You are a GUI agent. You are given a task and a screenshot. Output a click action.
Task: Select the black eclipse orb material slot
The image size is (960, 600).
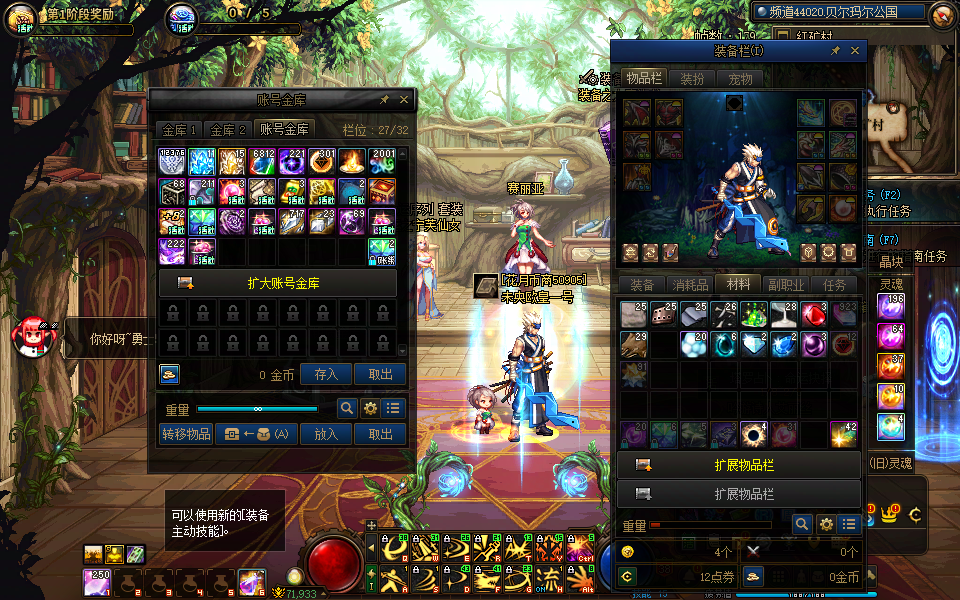[x=753, y=434]
